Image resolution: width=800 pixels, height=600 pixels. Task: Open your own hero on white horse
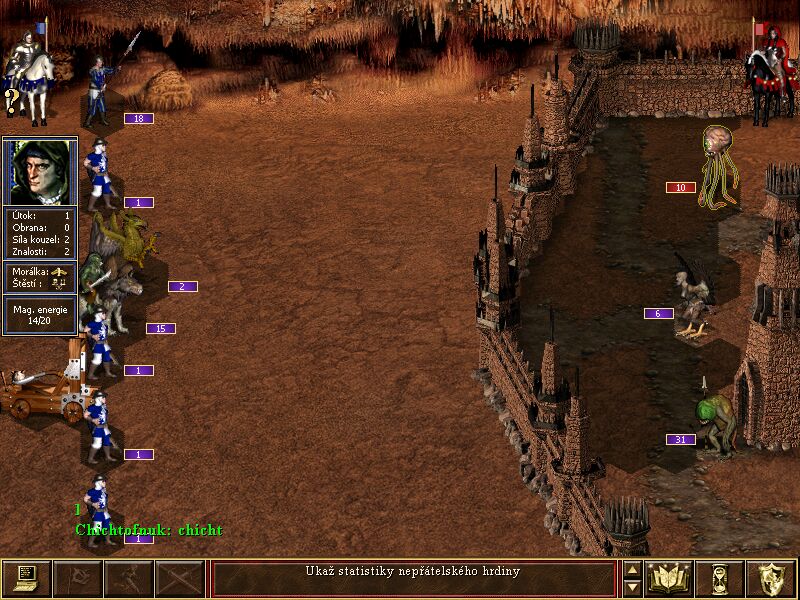pyautogui.click(x=27, y=75)
